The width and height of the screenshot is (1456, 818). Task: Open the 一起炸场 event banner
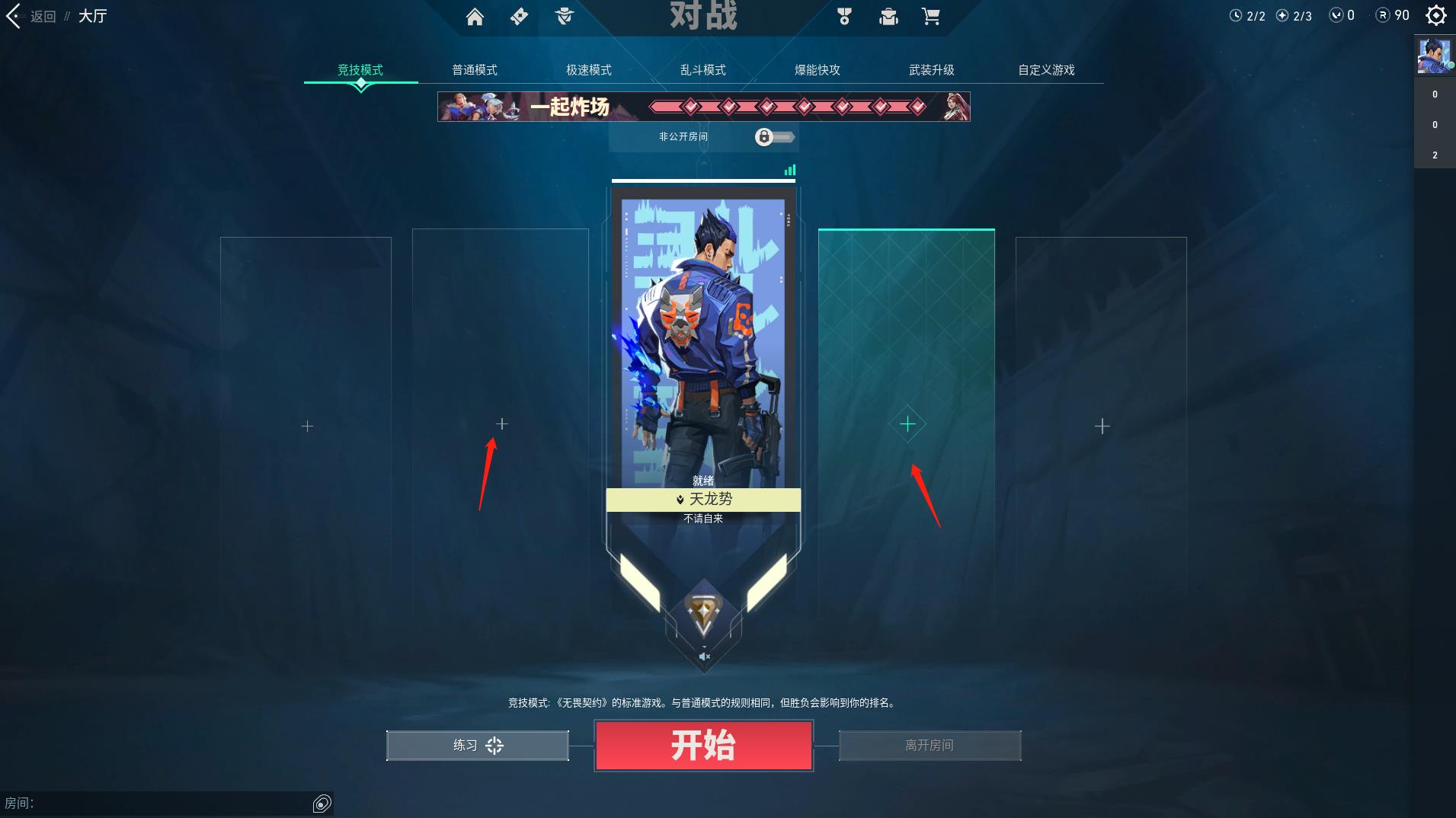pyautogui.click(x=703, y=107)
